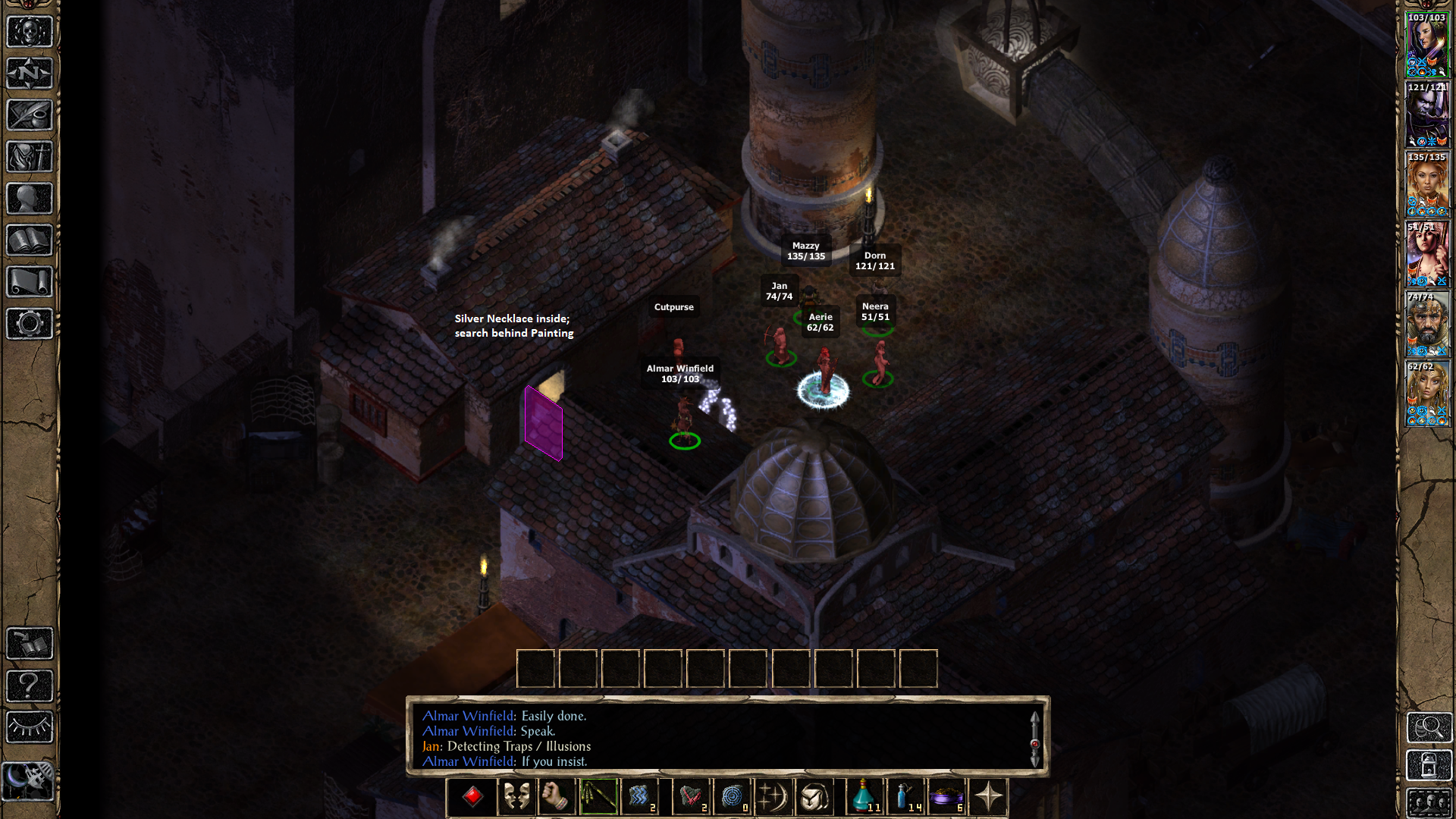Select Jan's bearded portrait
1456x819 pixels.
tap(1427, 326)
